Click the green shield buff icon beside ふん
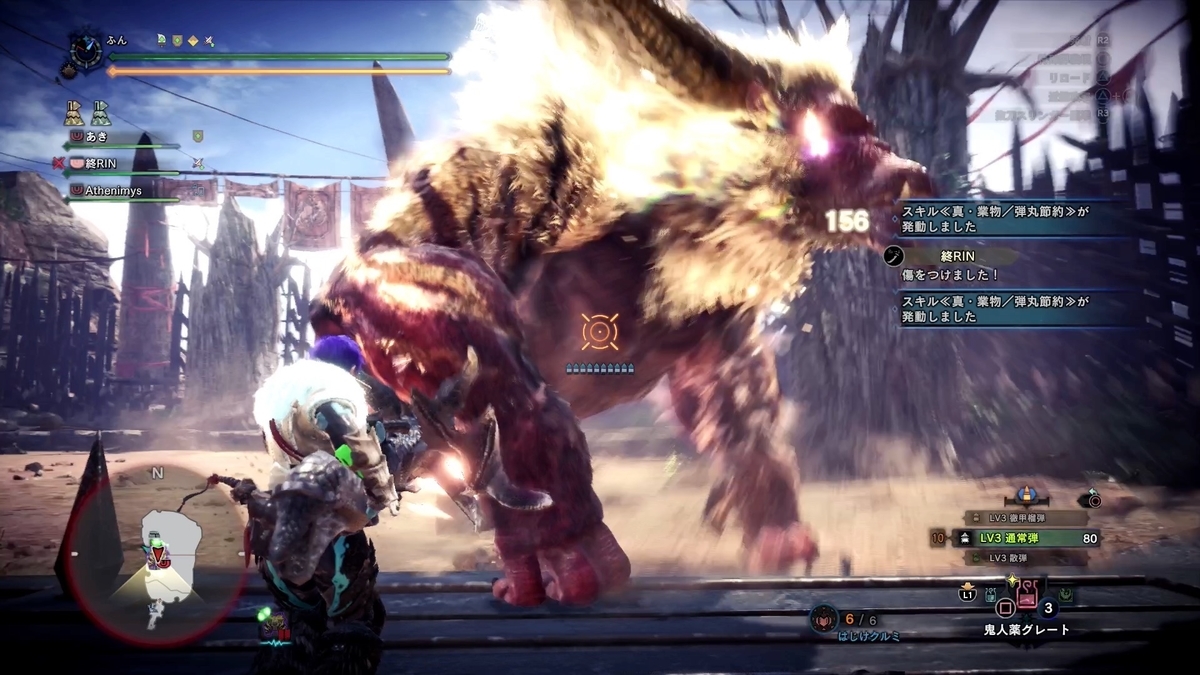 pos(176,41)
